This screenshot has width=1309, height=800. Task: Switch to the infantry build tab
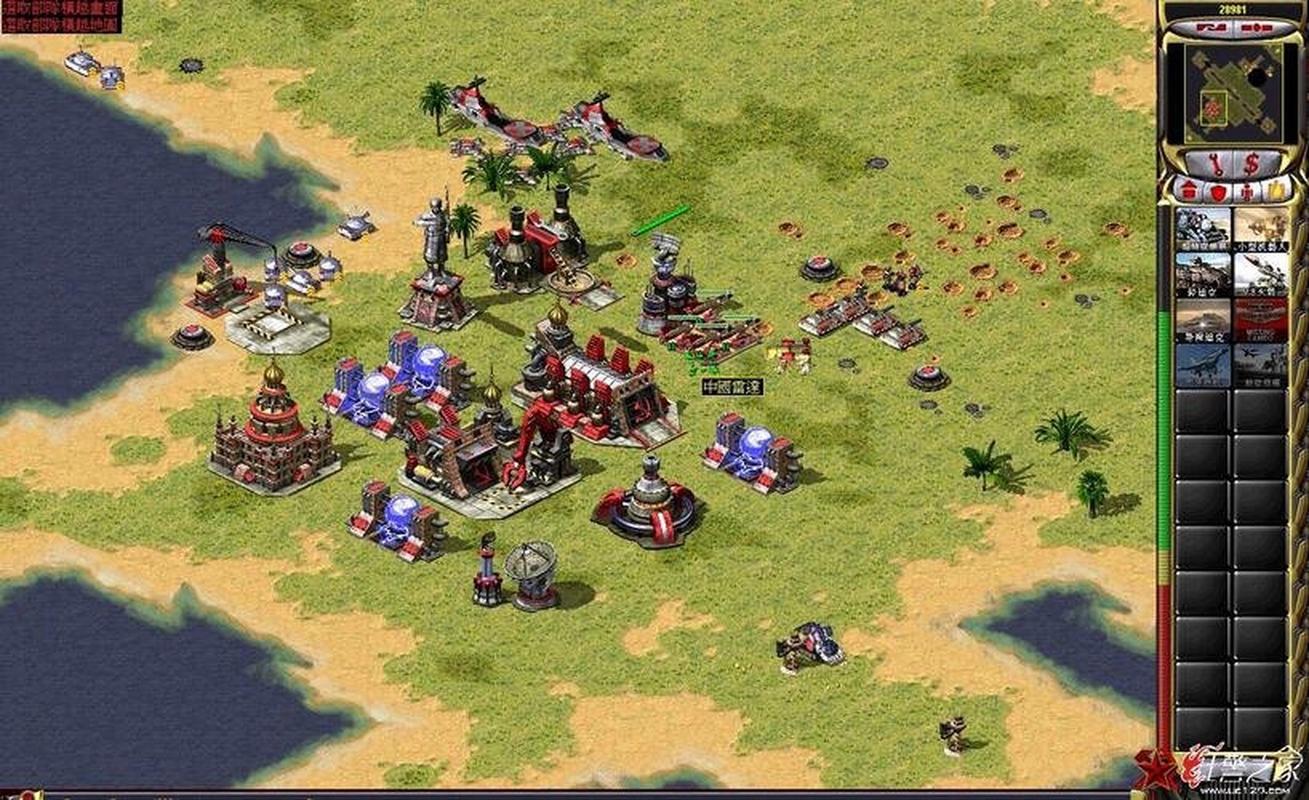pyautogui.click(x=1246, y=190)
